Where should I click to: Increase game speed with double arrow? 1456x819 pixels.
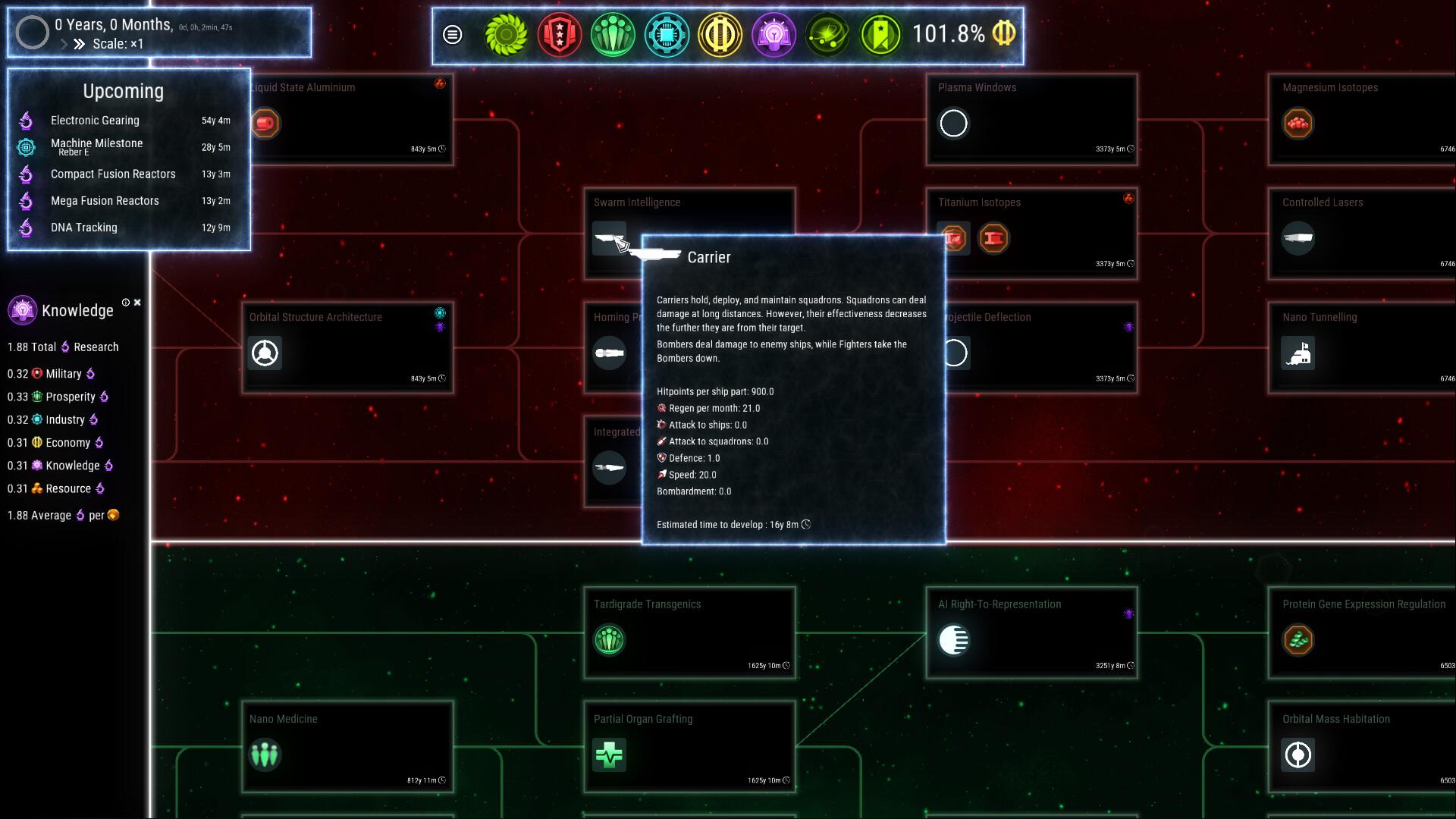pos(79,44)
